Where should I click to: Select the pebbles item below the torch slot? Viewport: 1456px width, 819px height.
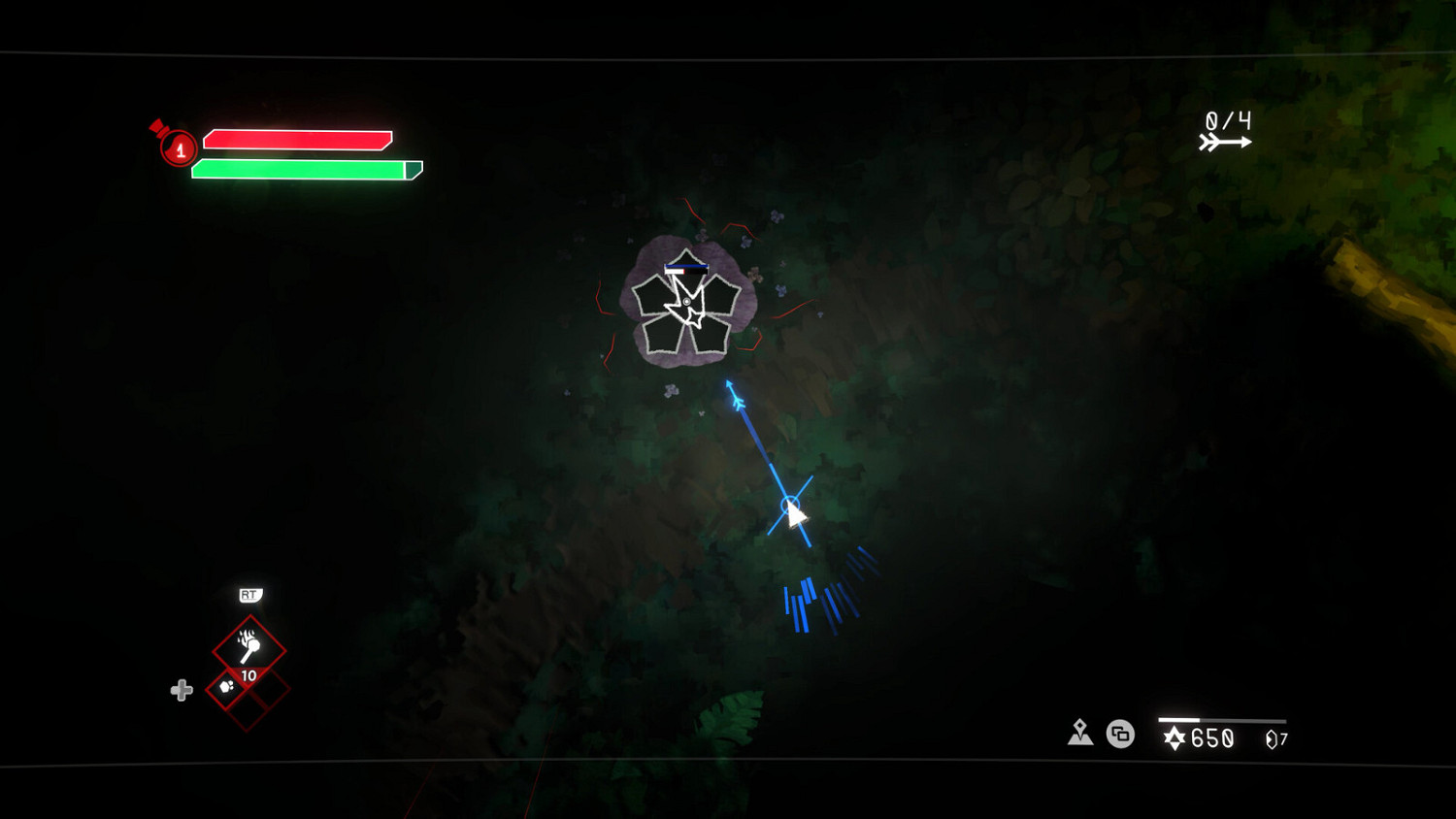225,688
